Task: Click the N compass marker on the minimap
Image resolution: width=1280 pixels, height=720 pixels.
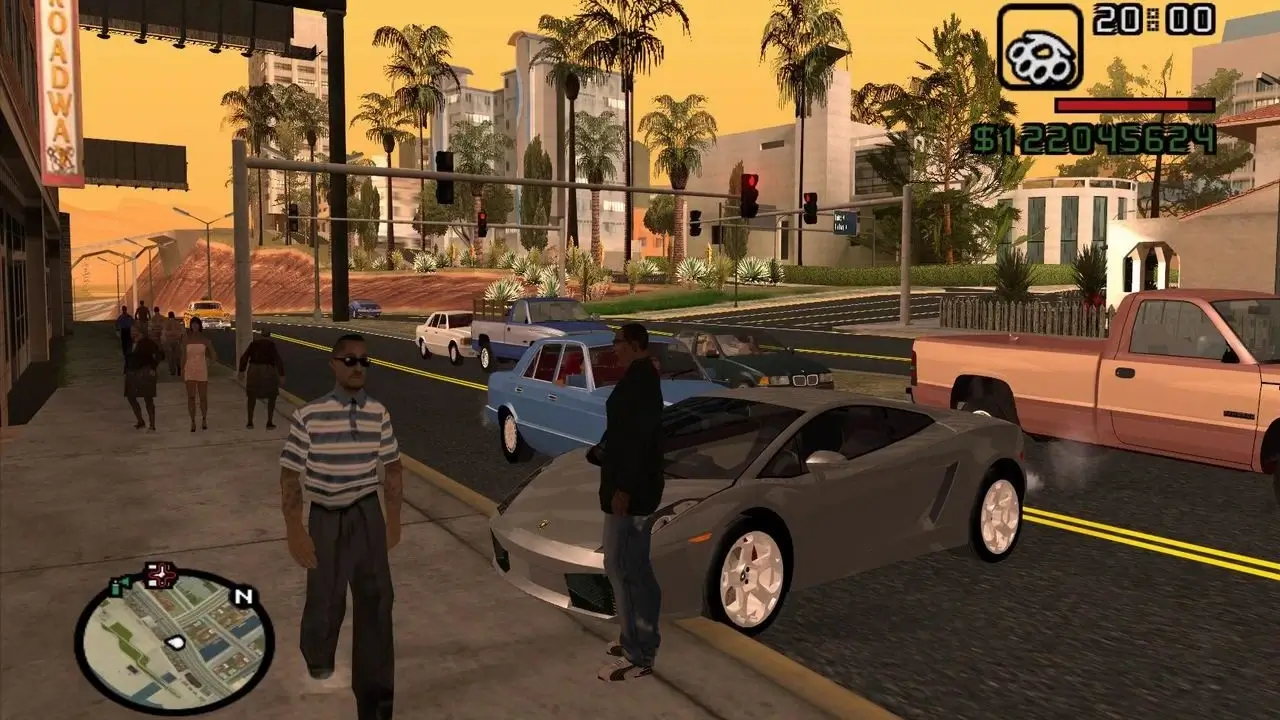Action: pyautogui.click(x=243, y=596)
